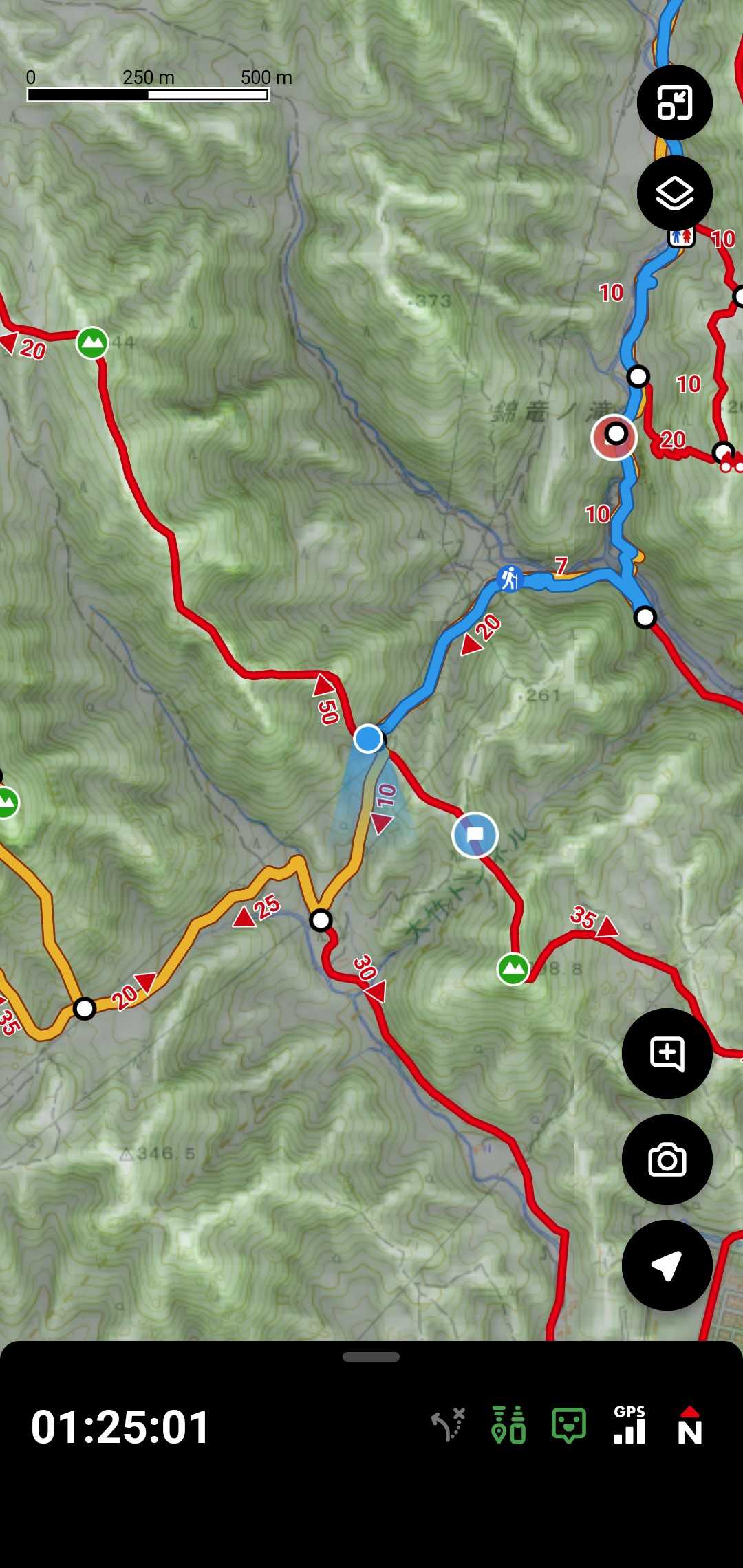
Task: Open the map layers selector
Action: pos(674,193)
